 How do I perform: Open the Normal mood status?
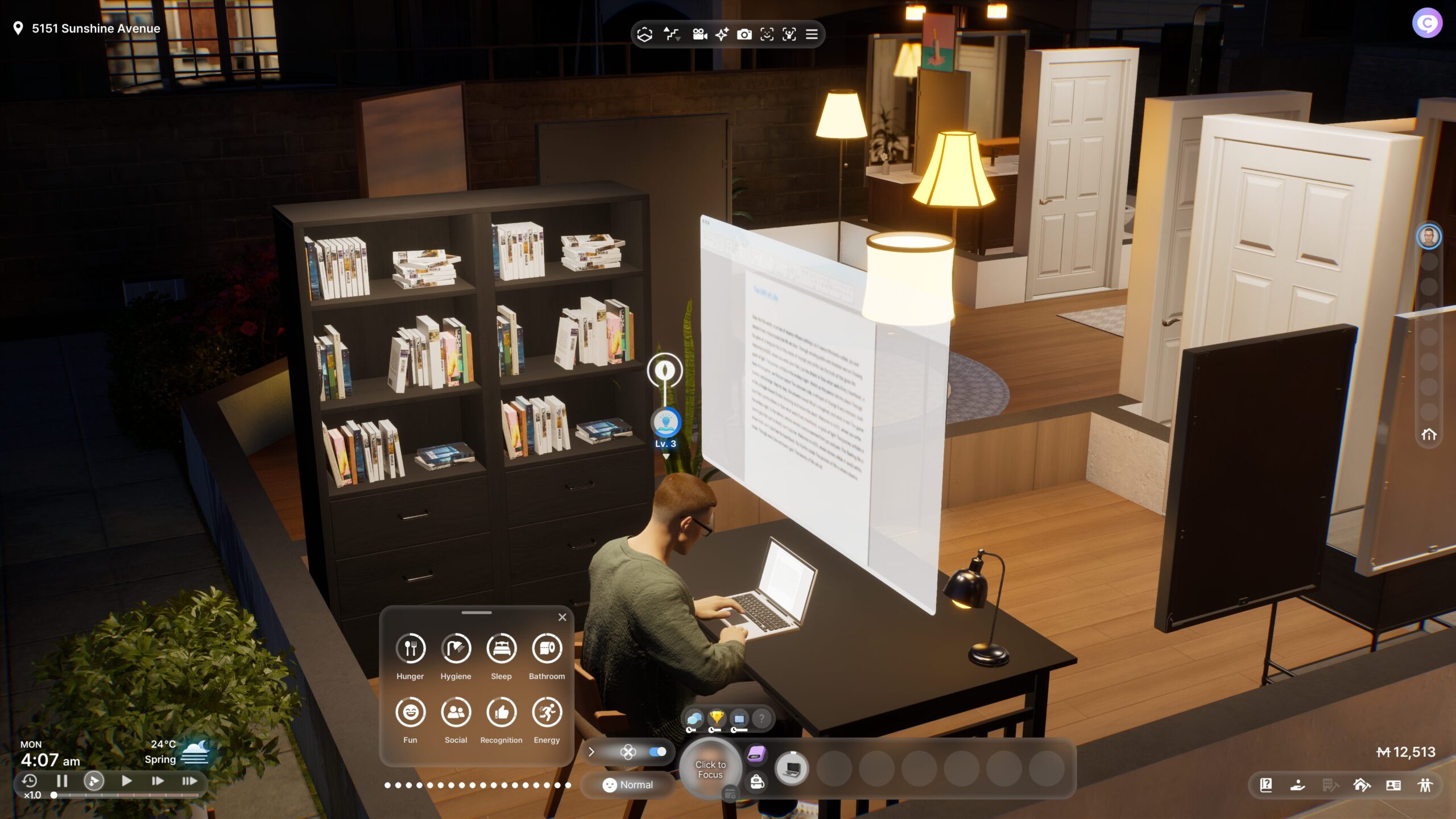628,785
